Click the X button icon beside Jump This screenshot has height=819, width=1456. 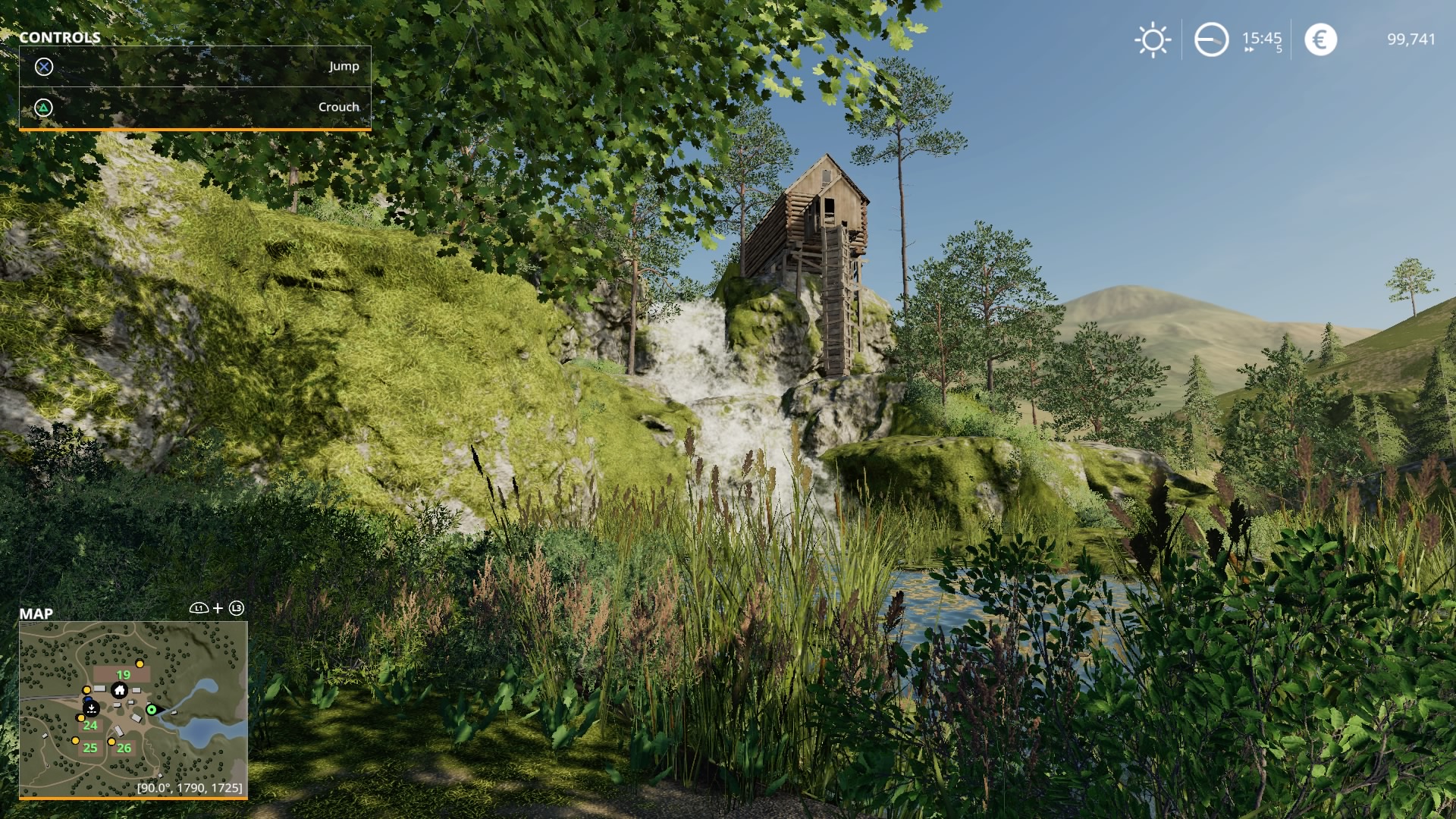click(x=44, y=67)
